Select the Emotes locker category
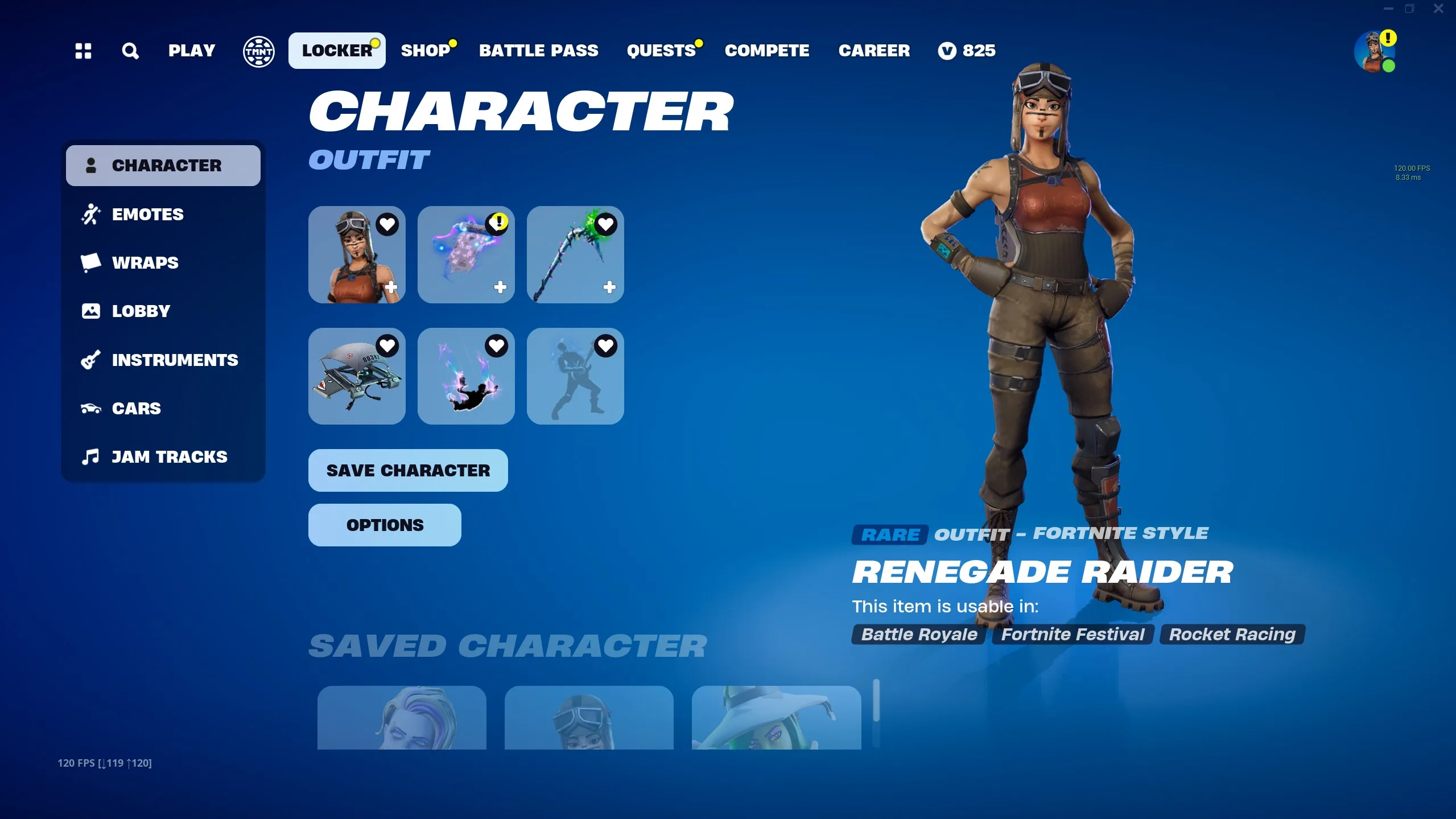 pos(147,215)
